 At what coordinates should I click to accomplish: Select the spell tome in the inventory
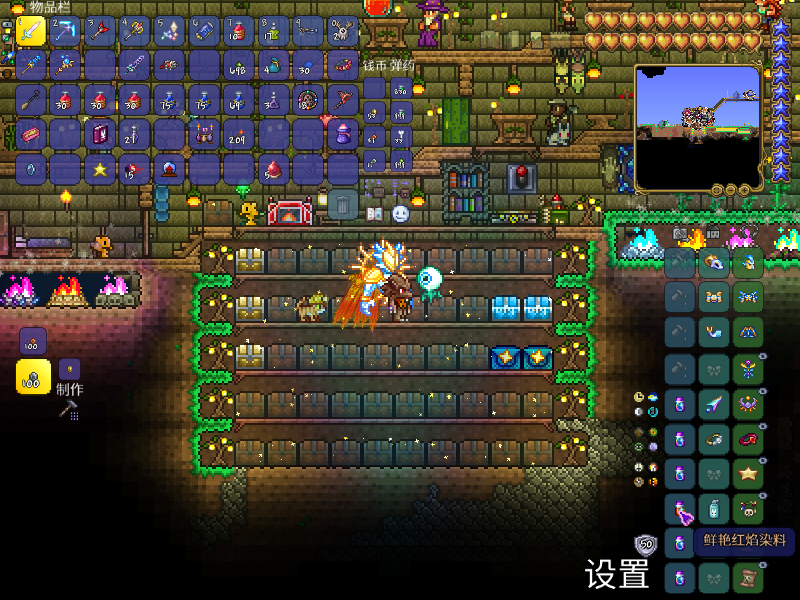click(100, 134)
